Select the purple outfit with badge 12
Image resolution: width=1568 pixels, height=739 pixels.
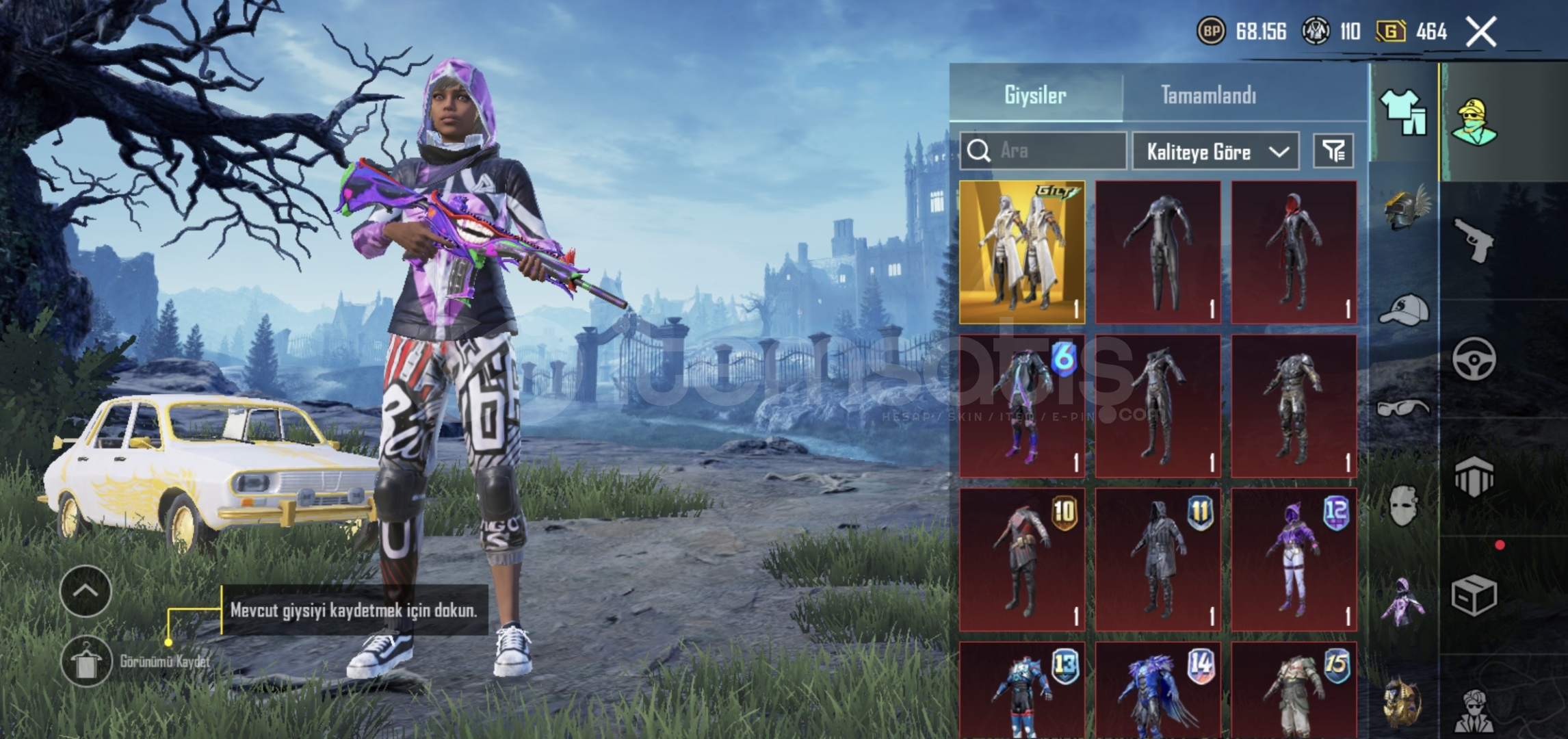[1294, 560]
